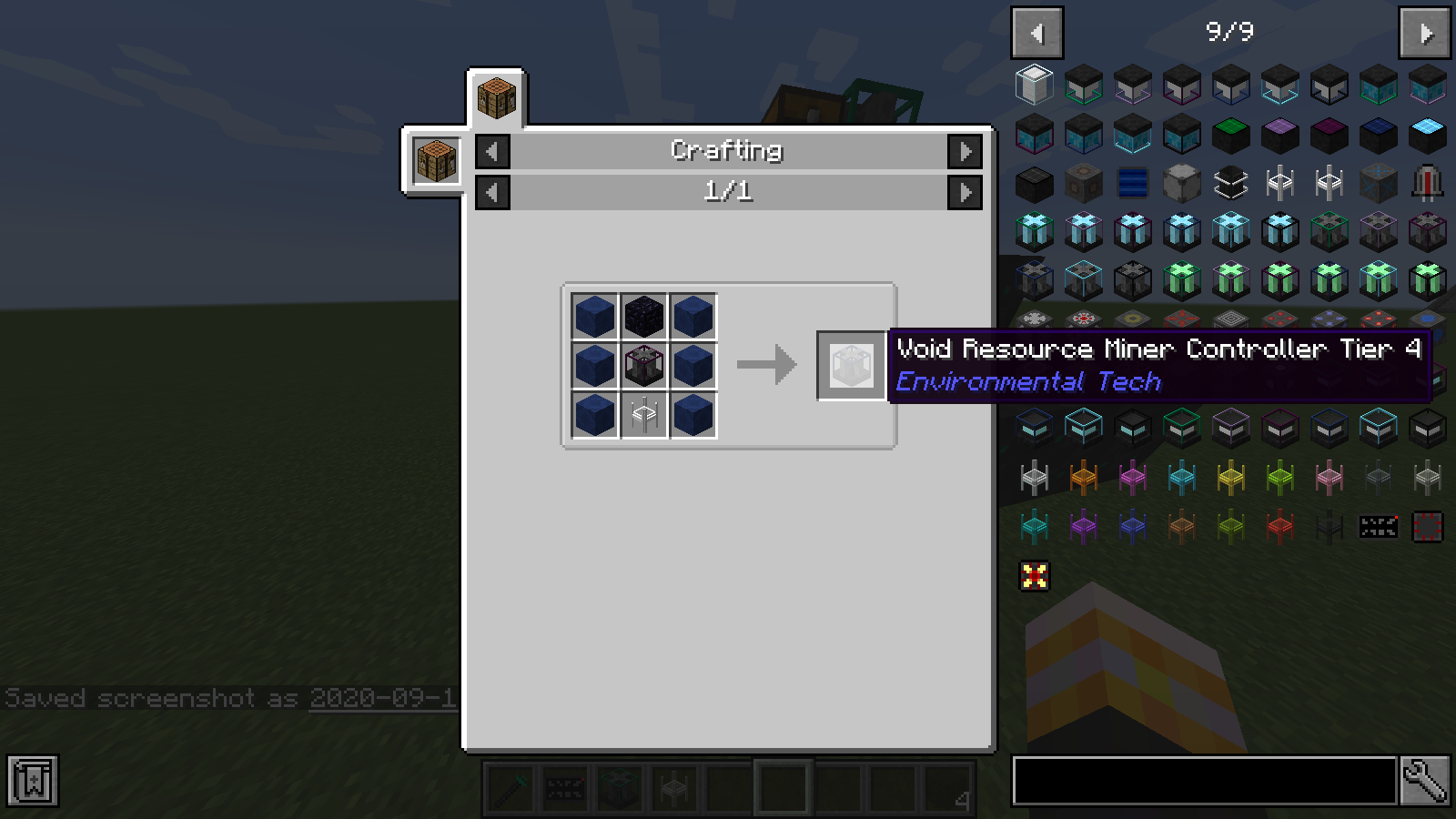Click the JEI search bar at the bottom right

(x=1201, y=778)
